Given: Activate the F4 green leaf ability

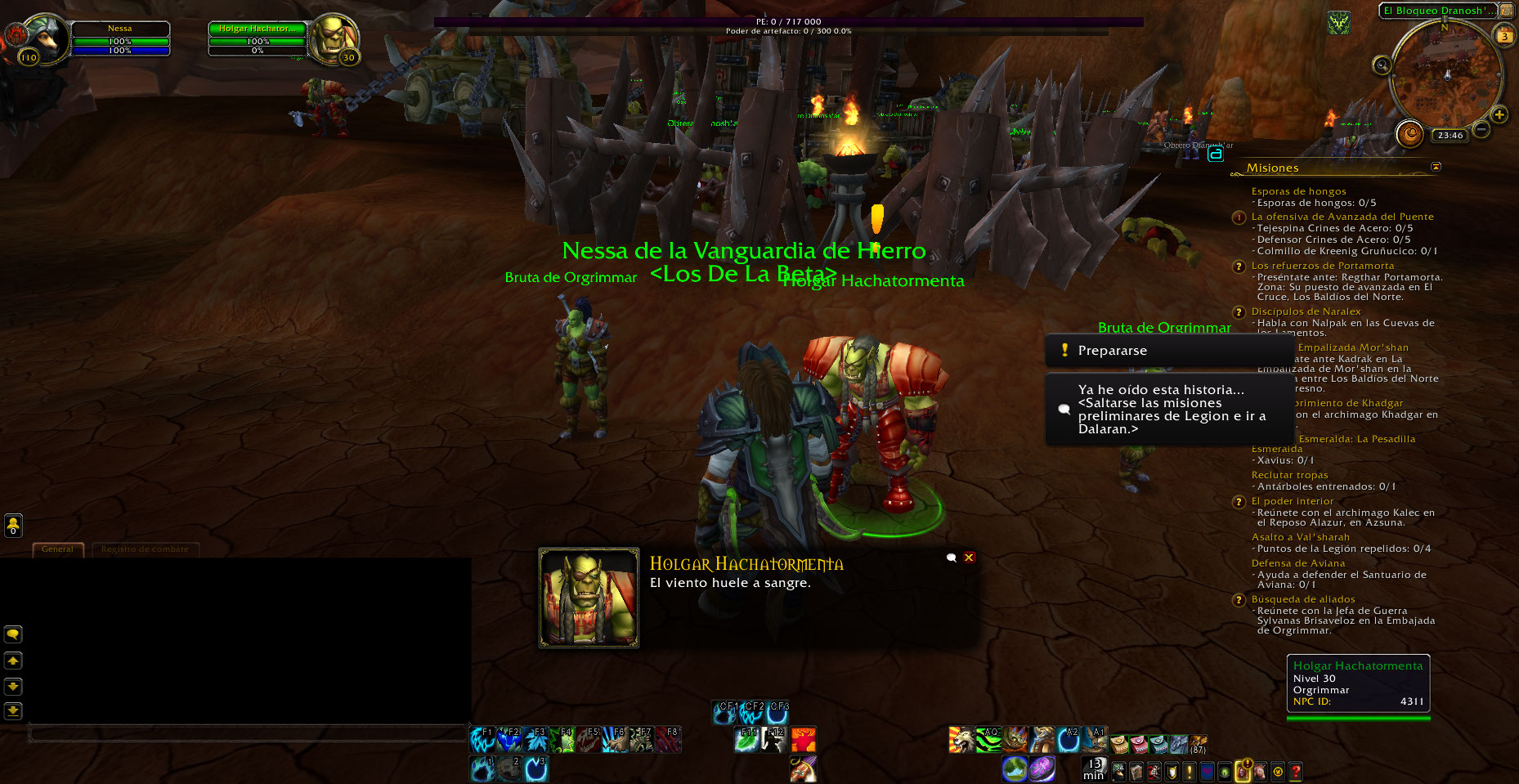Looking at the screenshot, I should coord(564,740).
